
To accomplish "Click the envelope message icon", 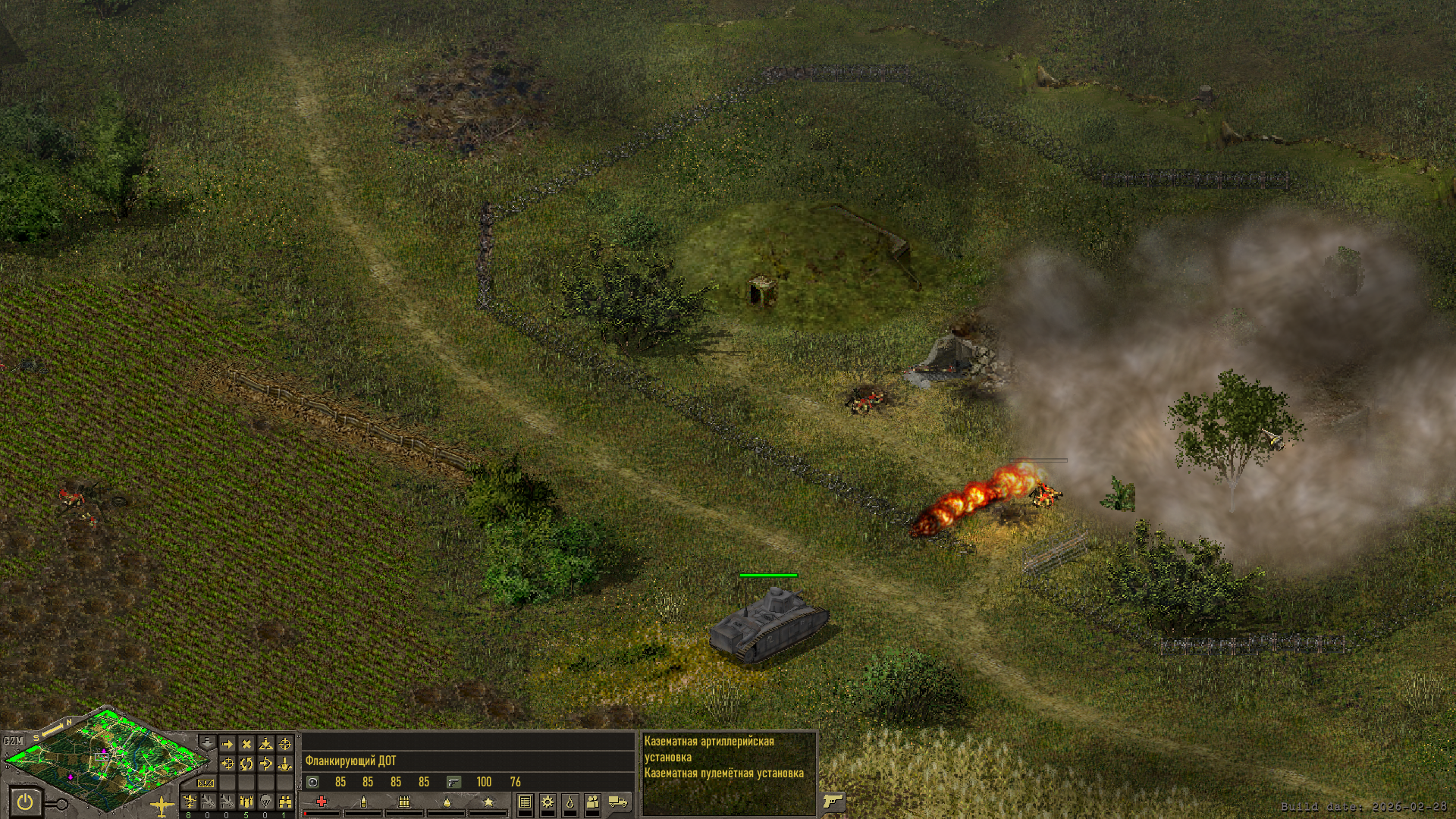I will pyautogui.click(x=206, y=783).
